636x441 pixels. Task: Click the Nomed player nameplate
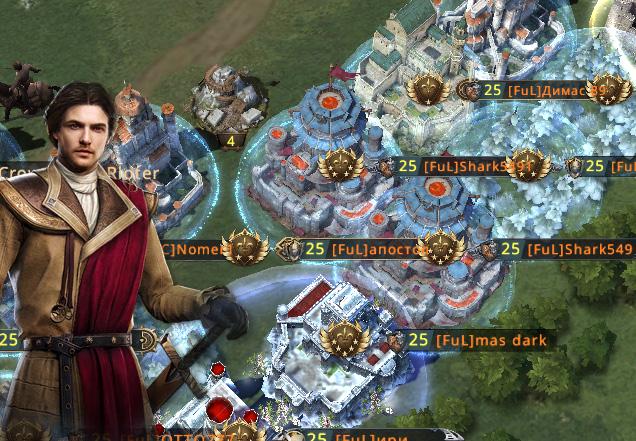coord(188,249)
